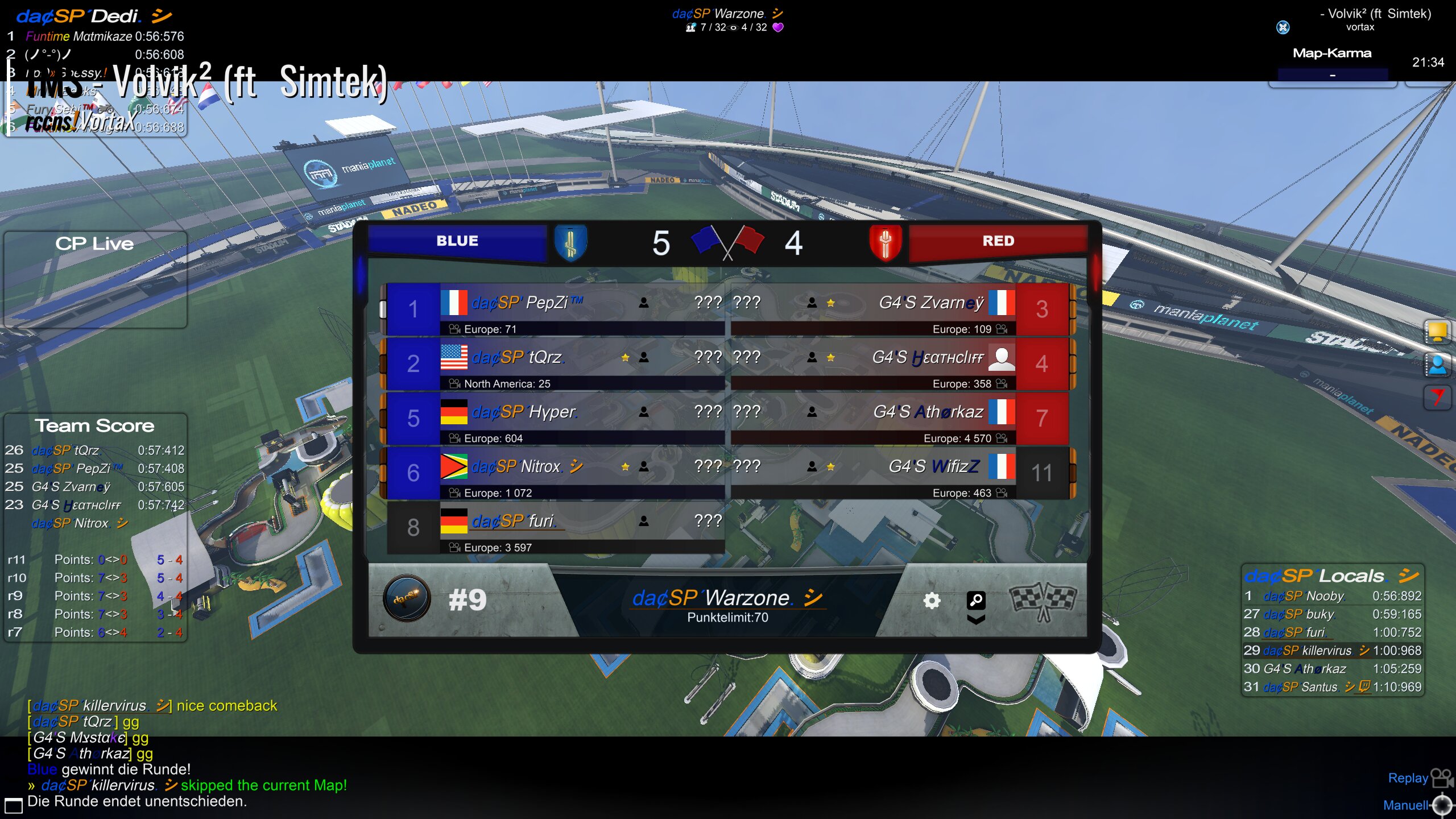Open scoreboard settings via the gear icon
This screenshot has height=819, width=1456.
tap(931, 601)
